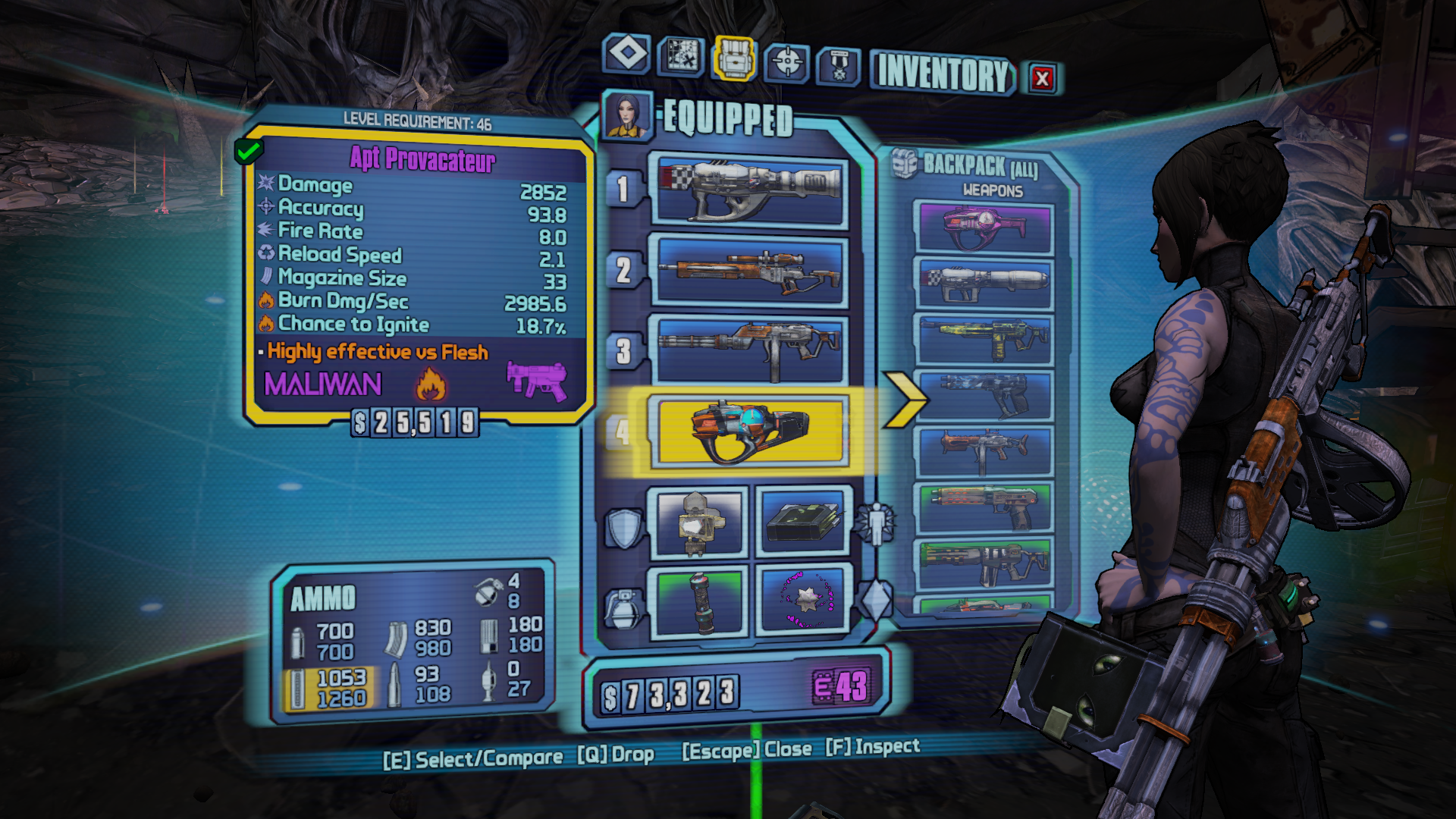The height and width of the screenshot is (819, 1456).
Task: Select the dark blue pistol in backpack
Action: (x=984, y=394)
